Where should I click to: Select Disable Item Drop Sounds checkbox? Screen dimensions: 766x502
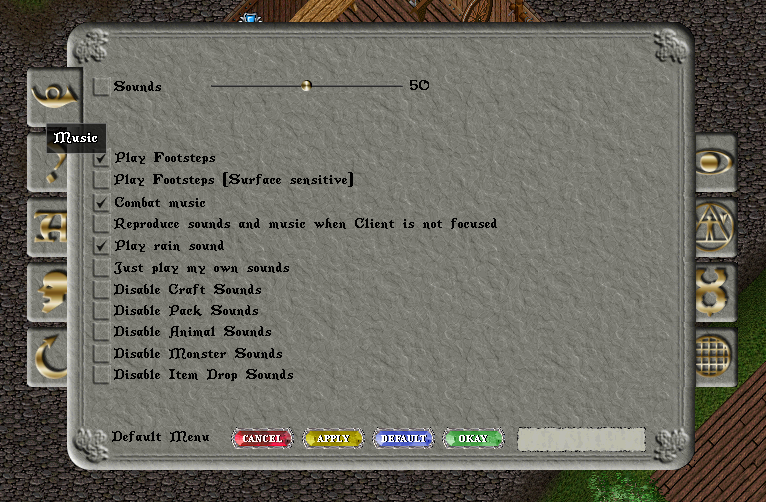101,375
